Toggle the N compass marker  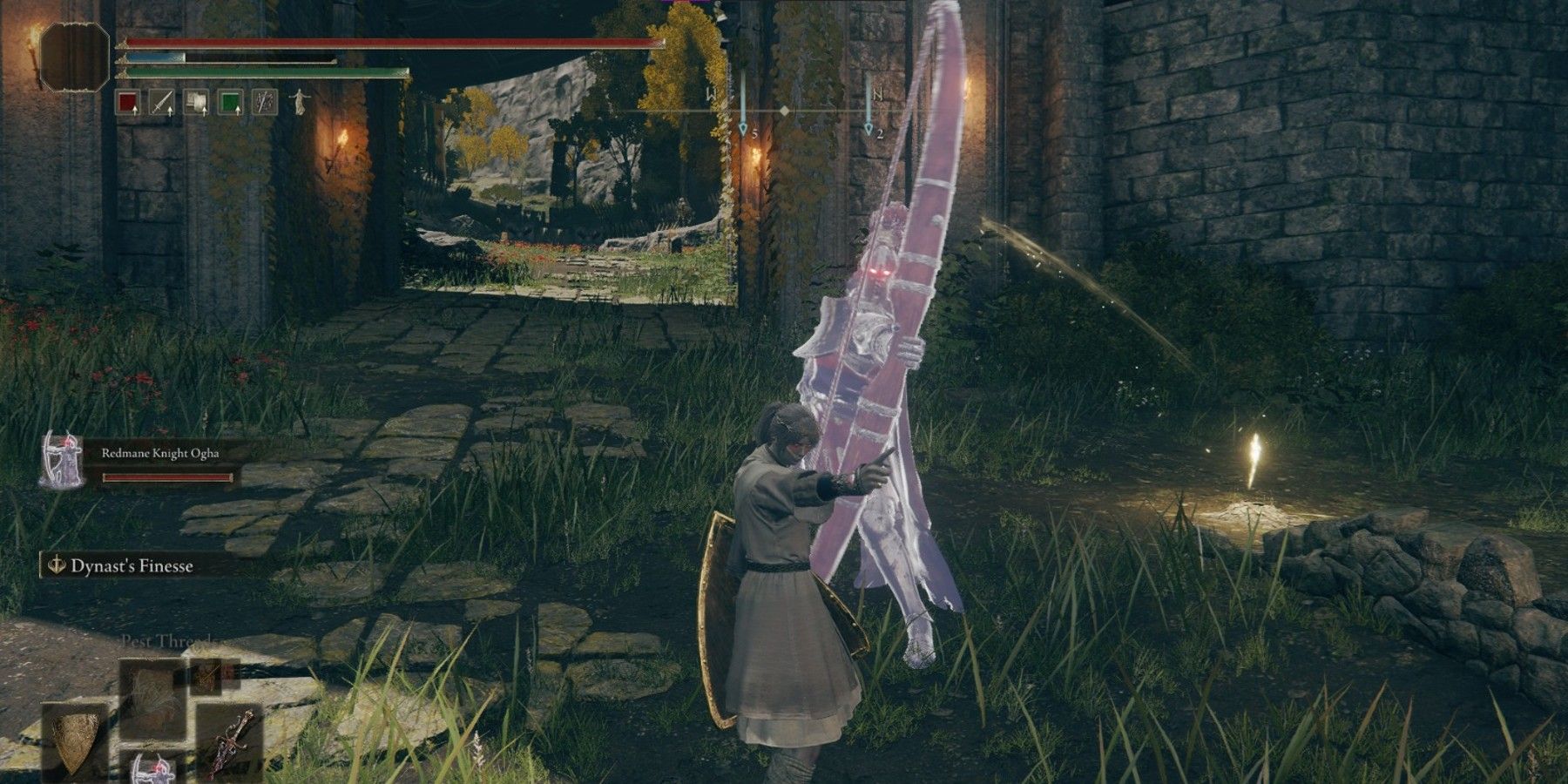pos(876,94)
